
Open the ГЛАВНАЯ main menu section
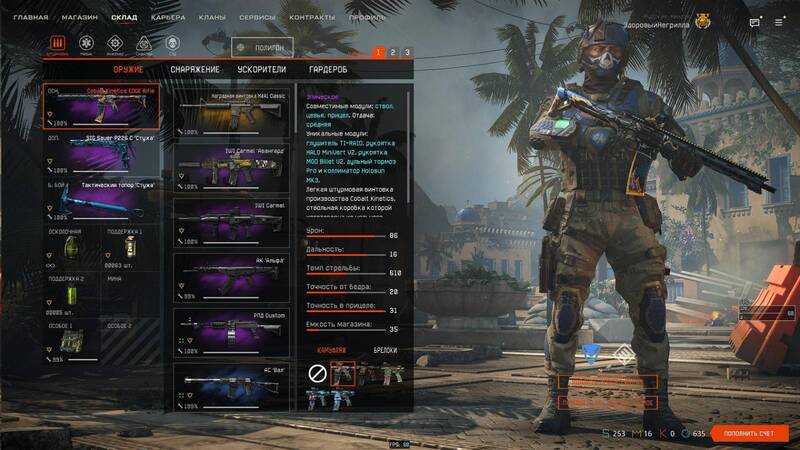[x=30, y=18]
